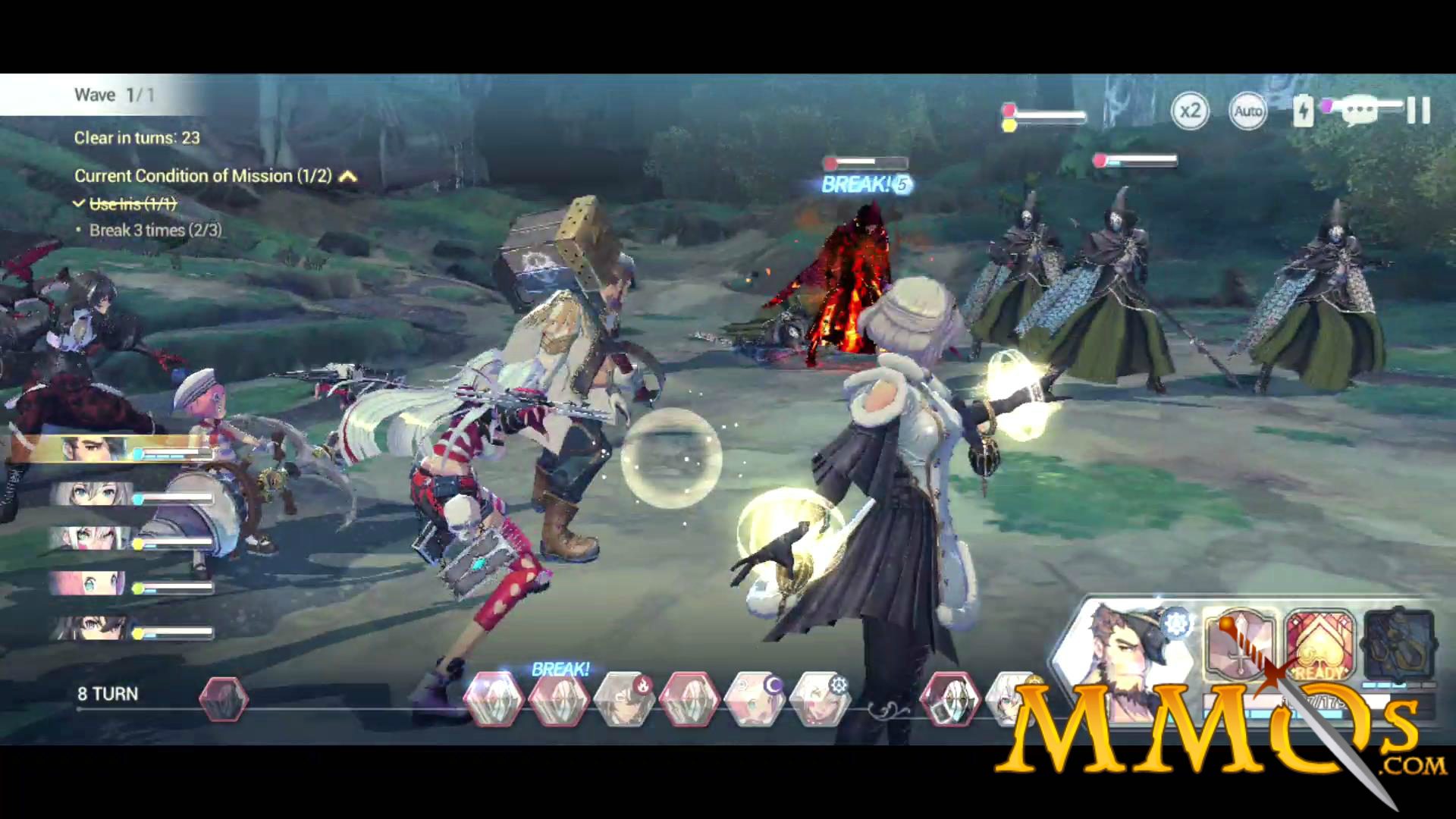1456x819 pixels.
Task: Collapse the Current Condition of Mission panel
Action: click(348, 175)
